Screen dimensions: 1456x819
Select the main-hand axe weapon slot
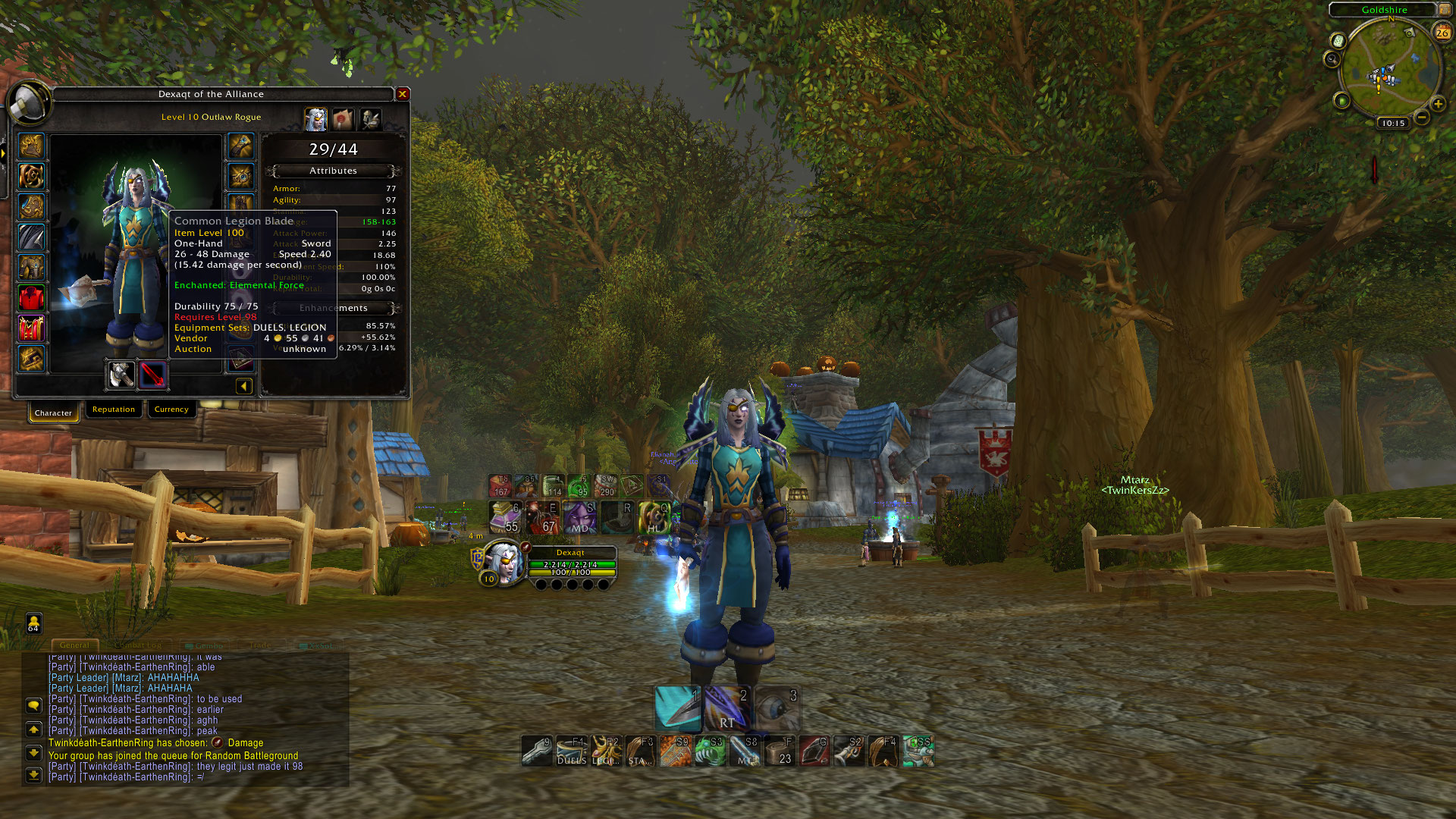(121, 375)
